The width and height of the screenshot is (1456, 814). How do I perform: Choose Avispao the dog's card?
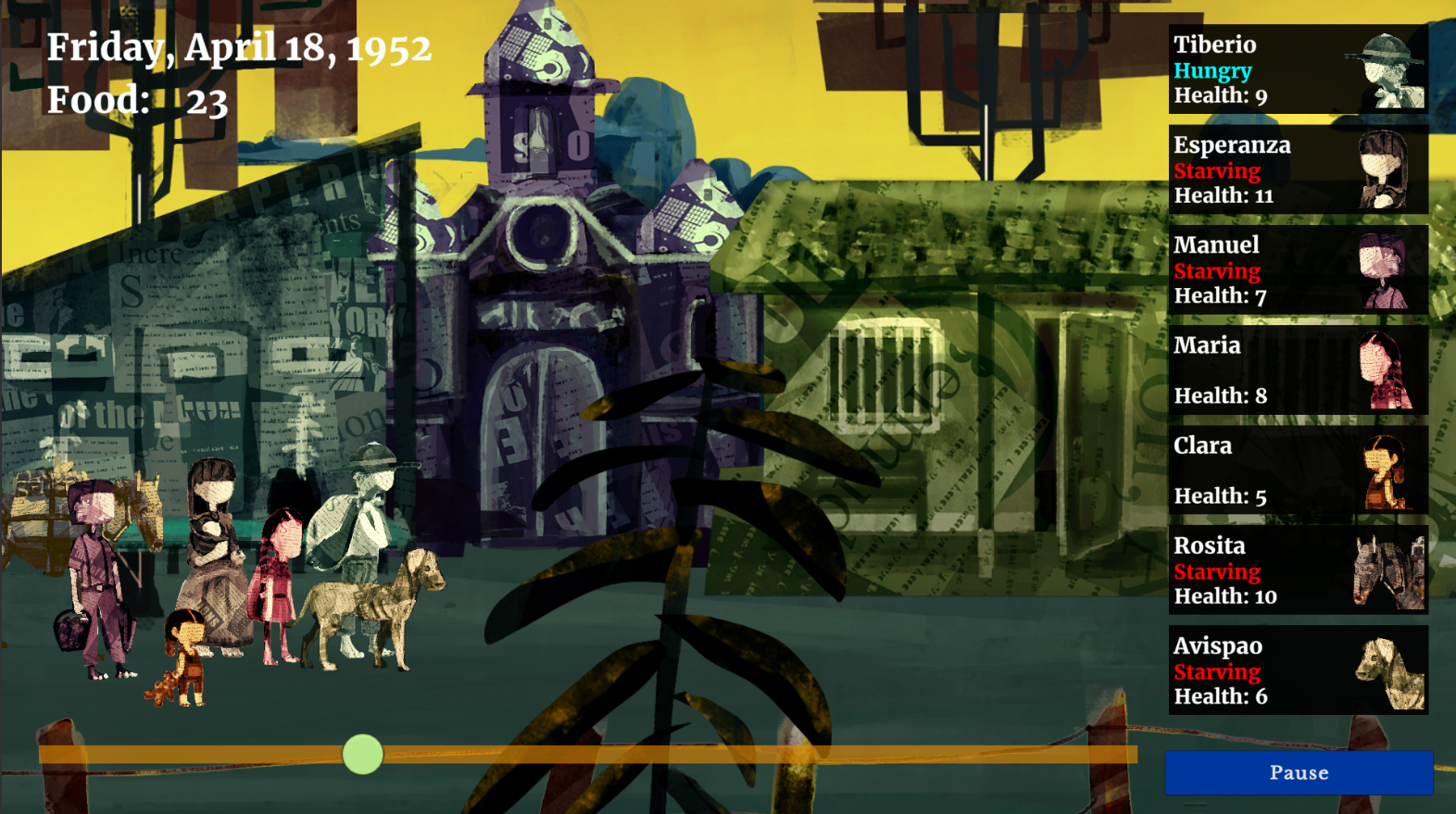coord(1298,670)
